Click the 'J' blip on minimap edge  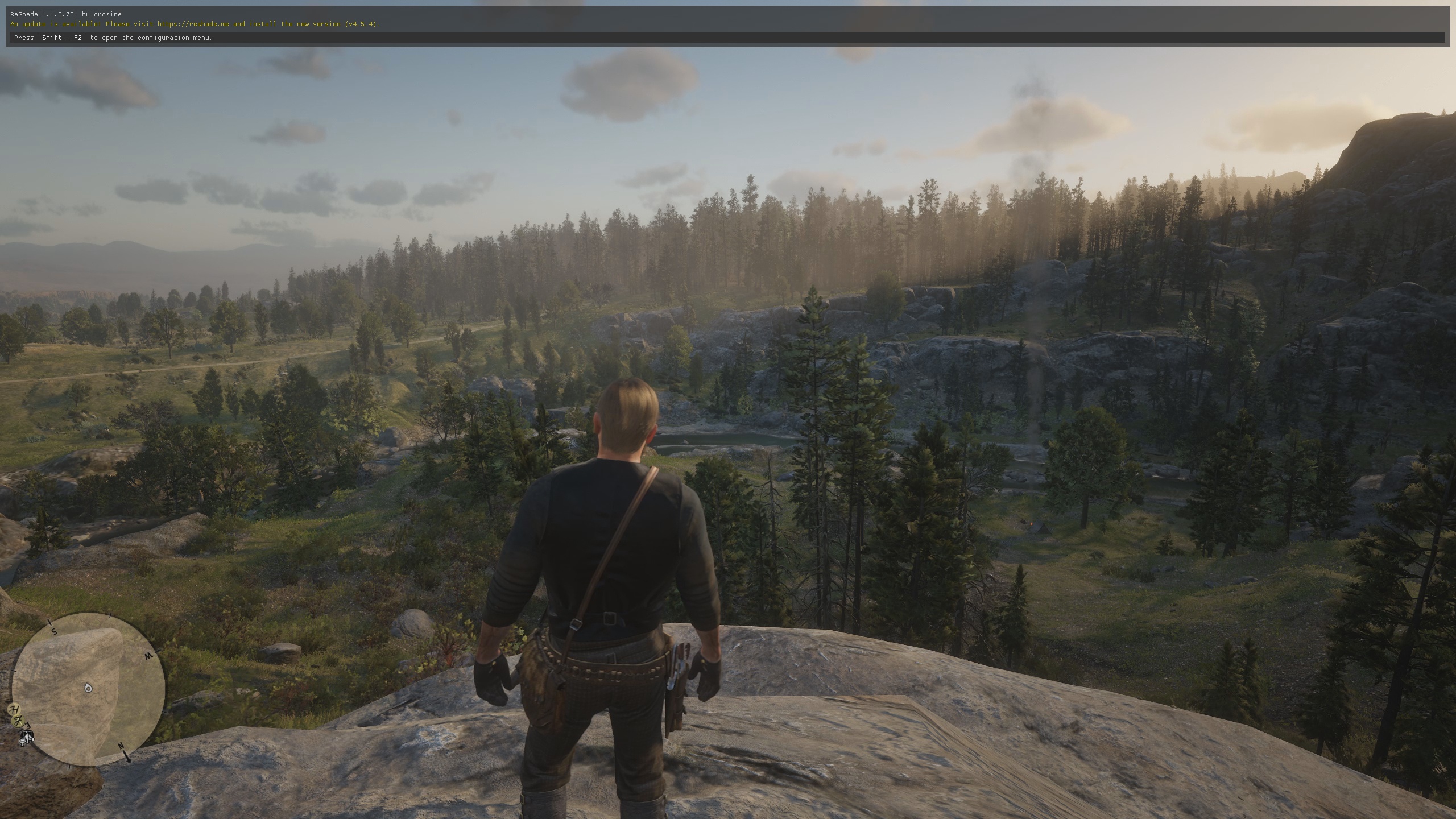(x=18, y=721)
